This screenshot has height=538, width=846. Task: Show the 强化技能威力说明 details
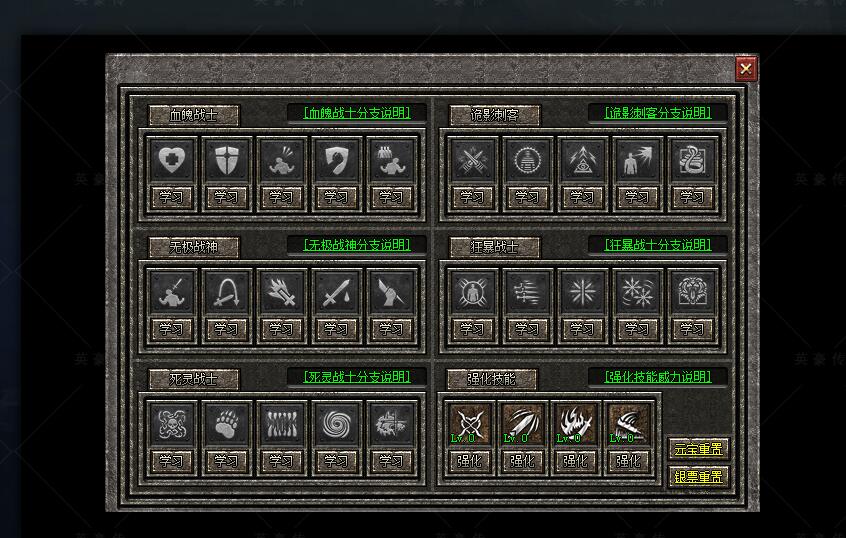click(658, 377)
